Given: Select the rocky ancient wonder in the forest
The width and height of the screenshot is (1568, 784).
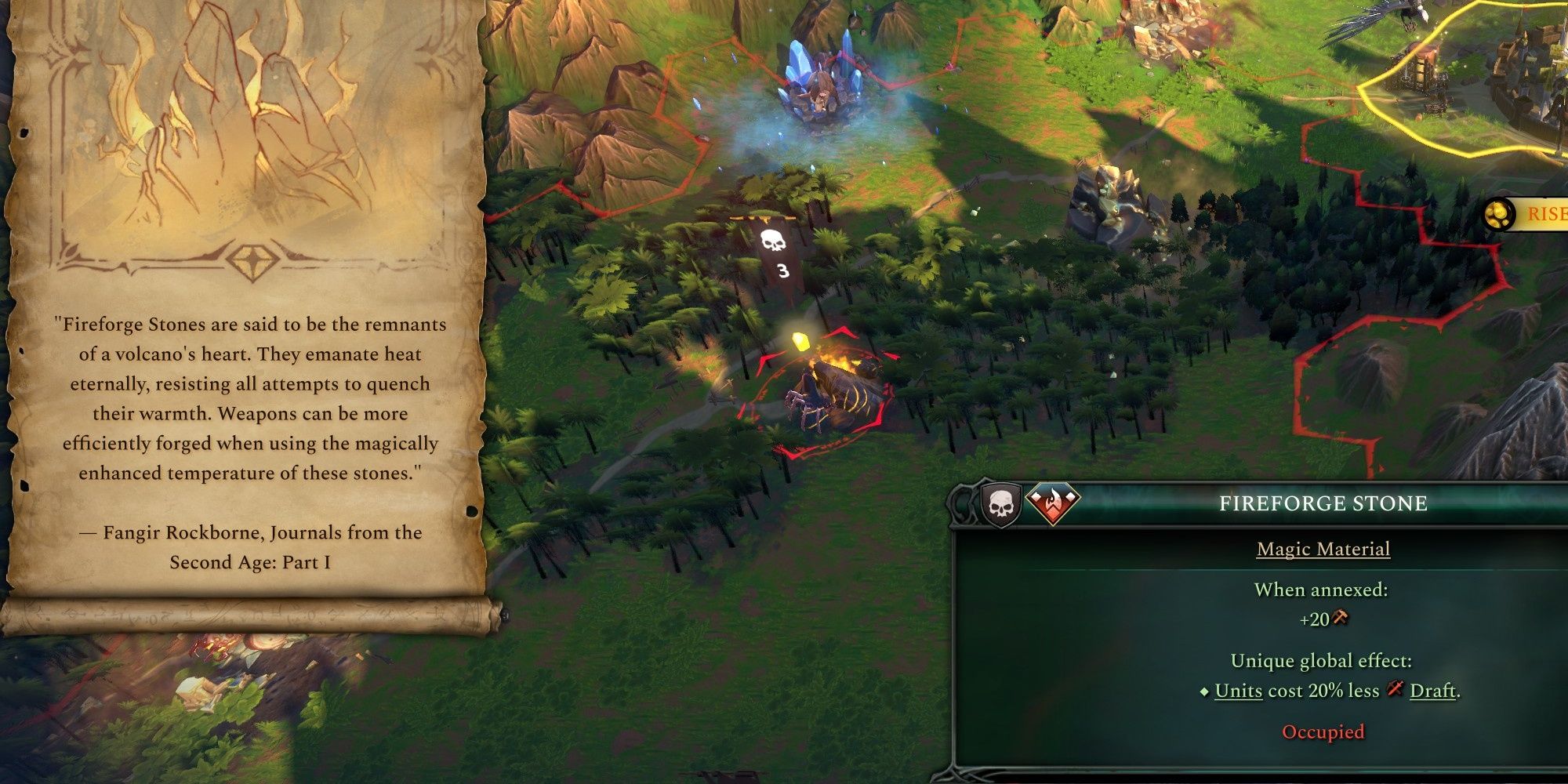Looking at the screenshot, I should (1113, 196).
